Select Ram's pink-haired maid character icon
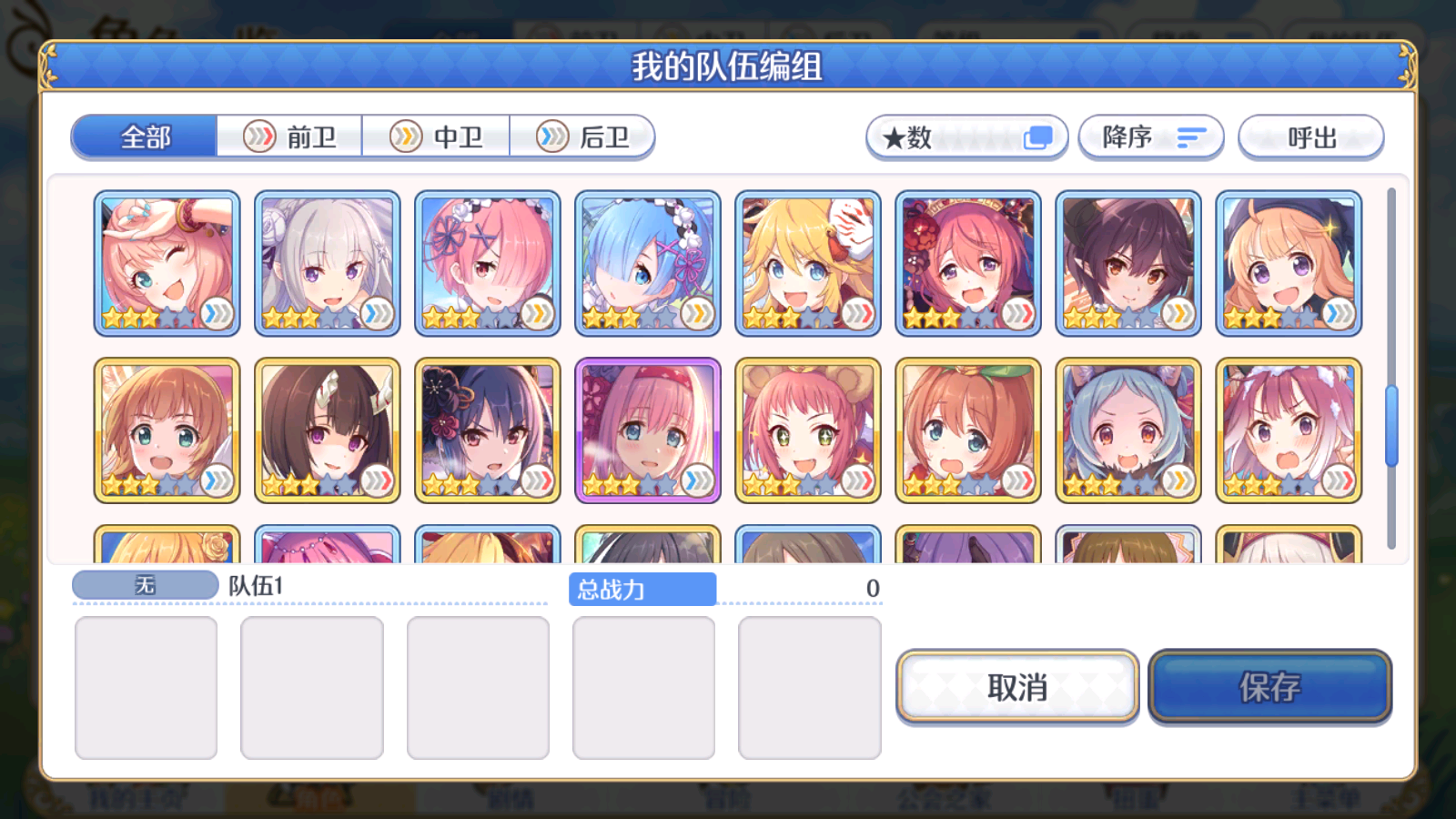This screenshot has width=1456, height=819. coord(487,261)
